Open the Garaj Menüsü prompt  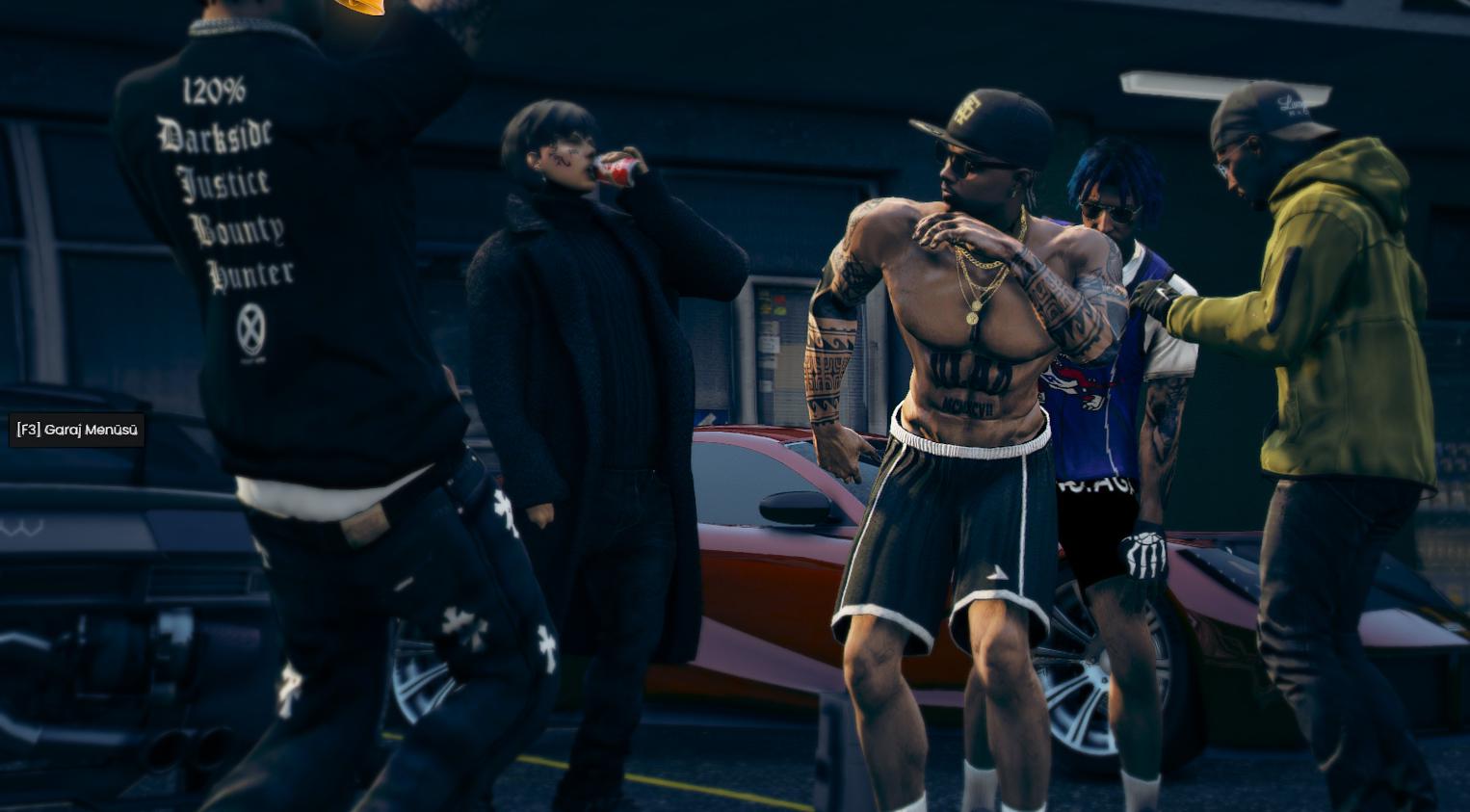pyautogui.click(x=77, y=431)
